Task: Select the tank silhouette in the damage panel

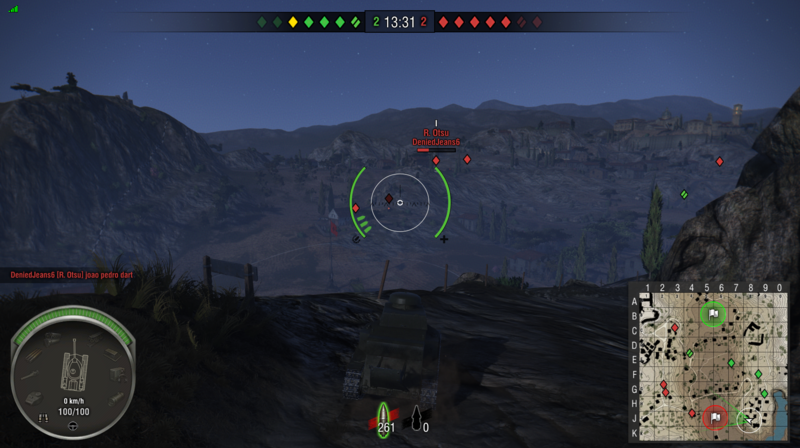Action: click(73, 367)
